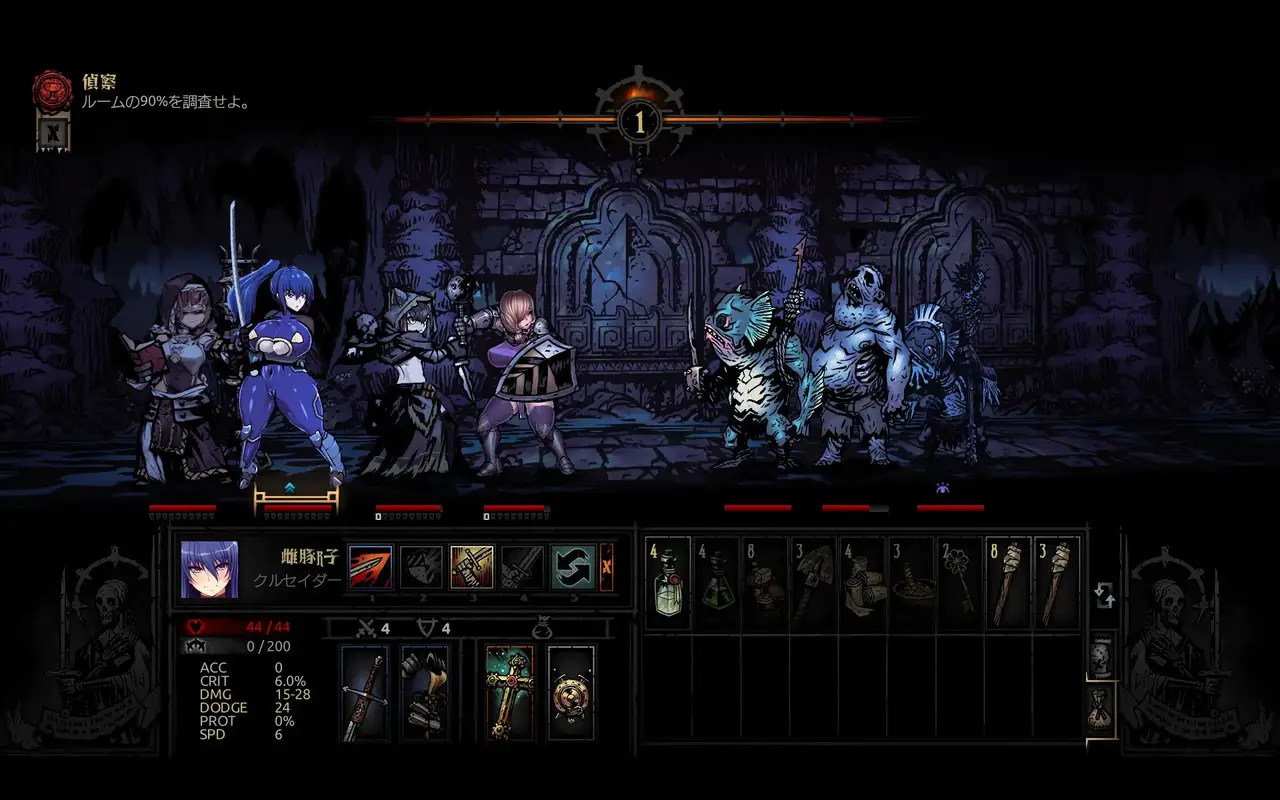Choose the bandage rolls stack
This screenshot has width=1280, height=800.
pos(862,583)
